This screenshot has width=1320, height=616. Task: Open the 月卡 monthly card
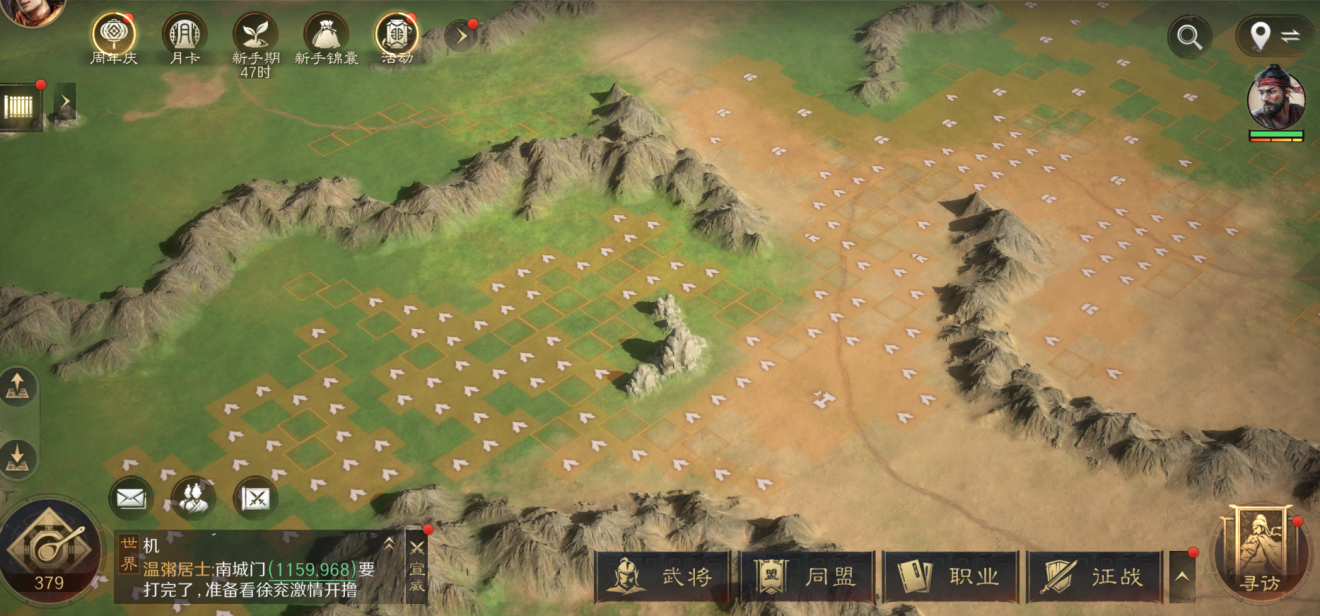[184, 36]
